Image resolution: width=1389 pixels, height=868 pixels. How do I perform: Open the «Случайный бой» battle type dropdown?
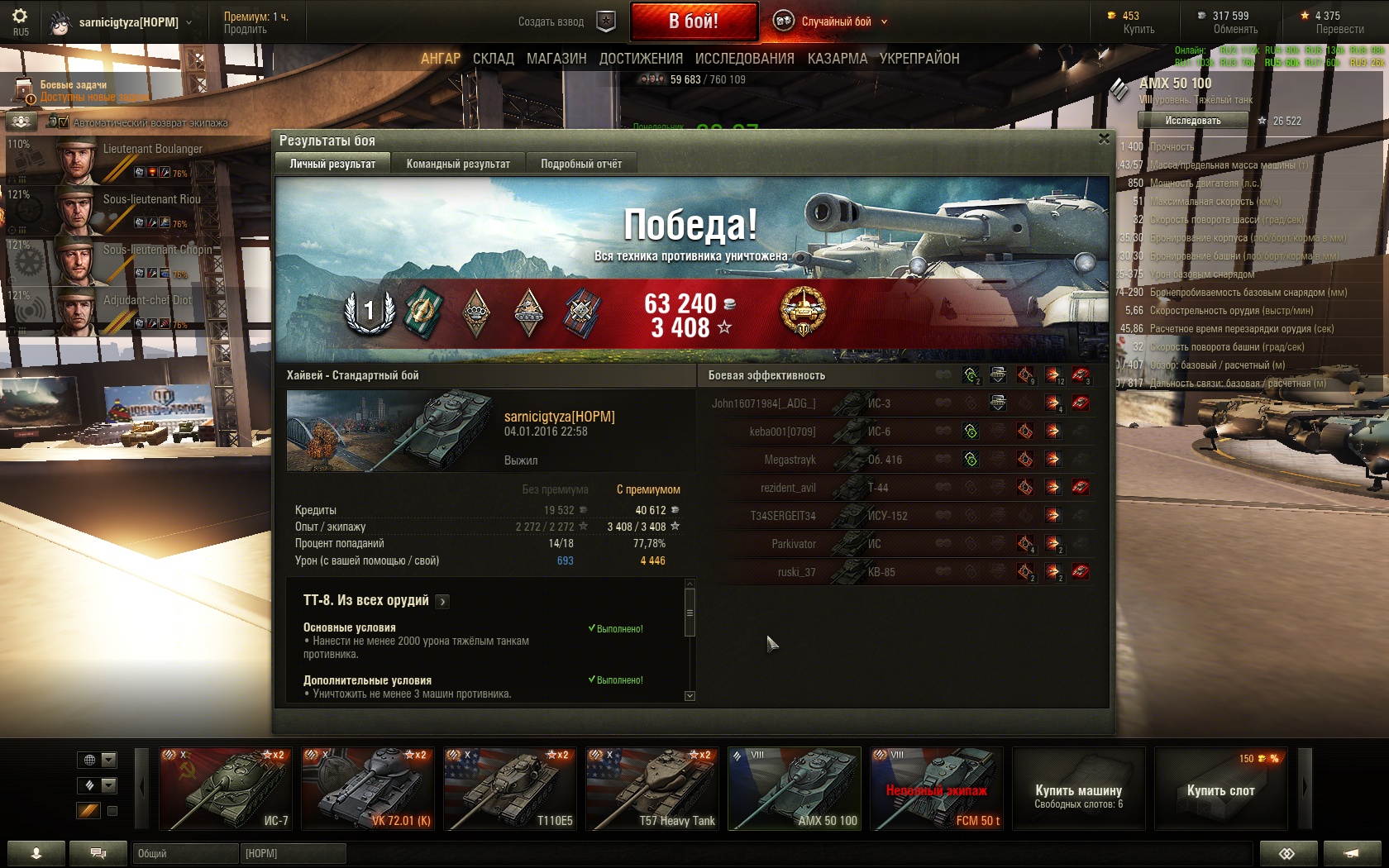point(837,21)
